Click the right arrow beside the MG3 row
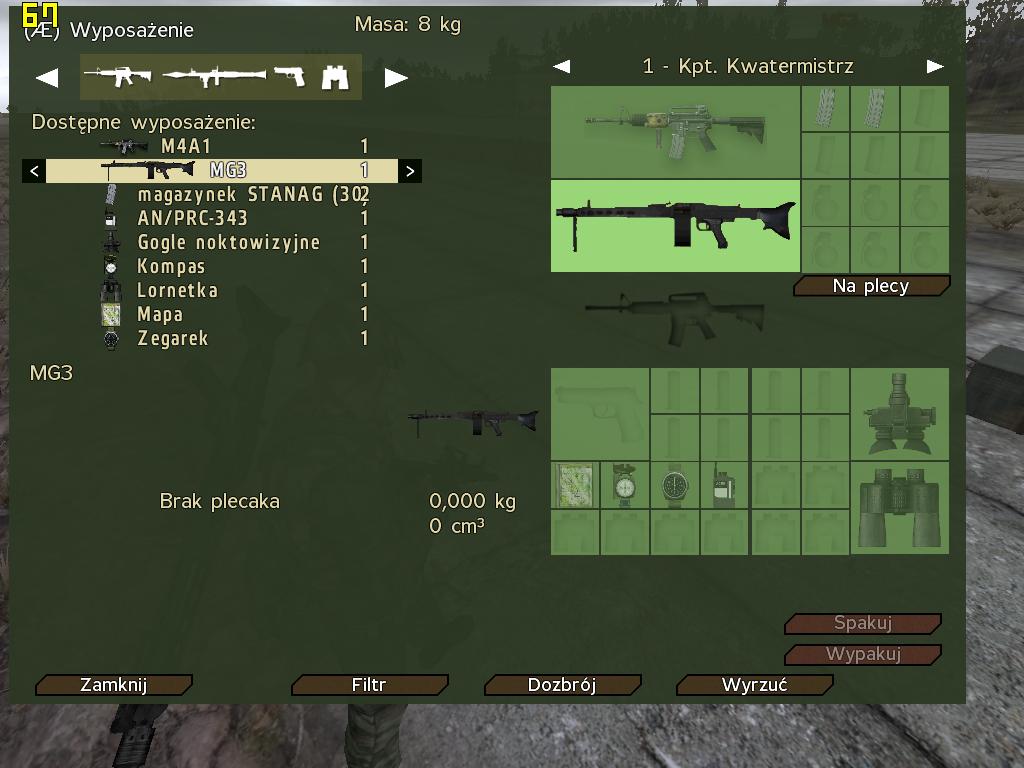 (x=410, y=171)
